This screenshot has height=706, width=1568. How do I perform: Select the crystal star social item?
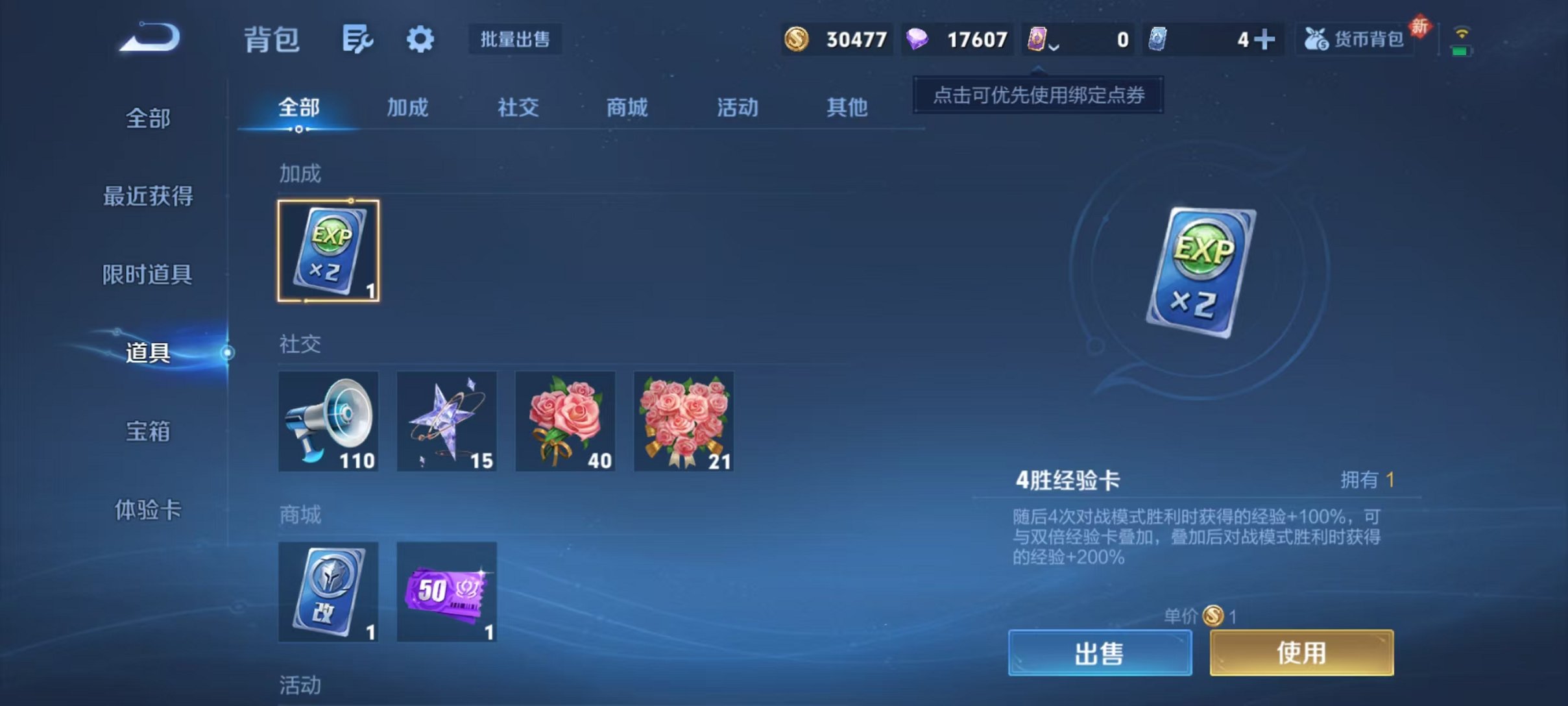click(x=446, y=420)
